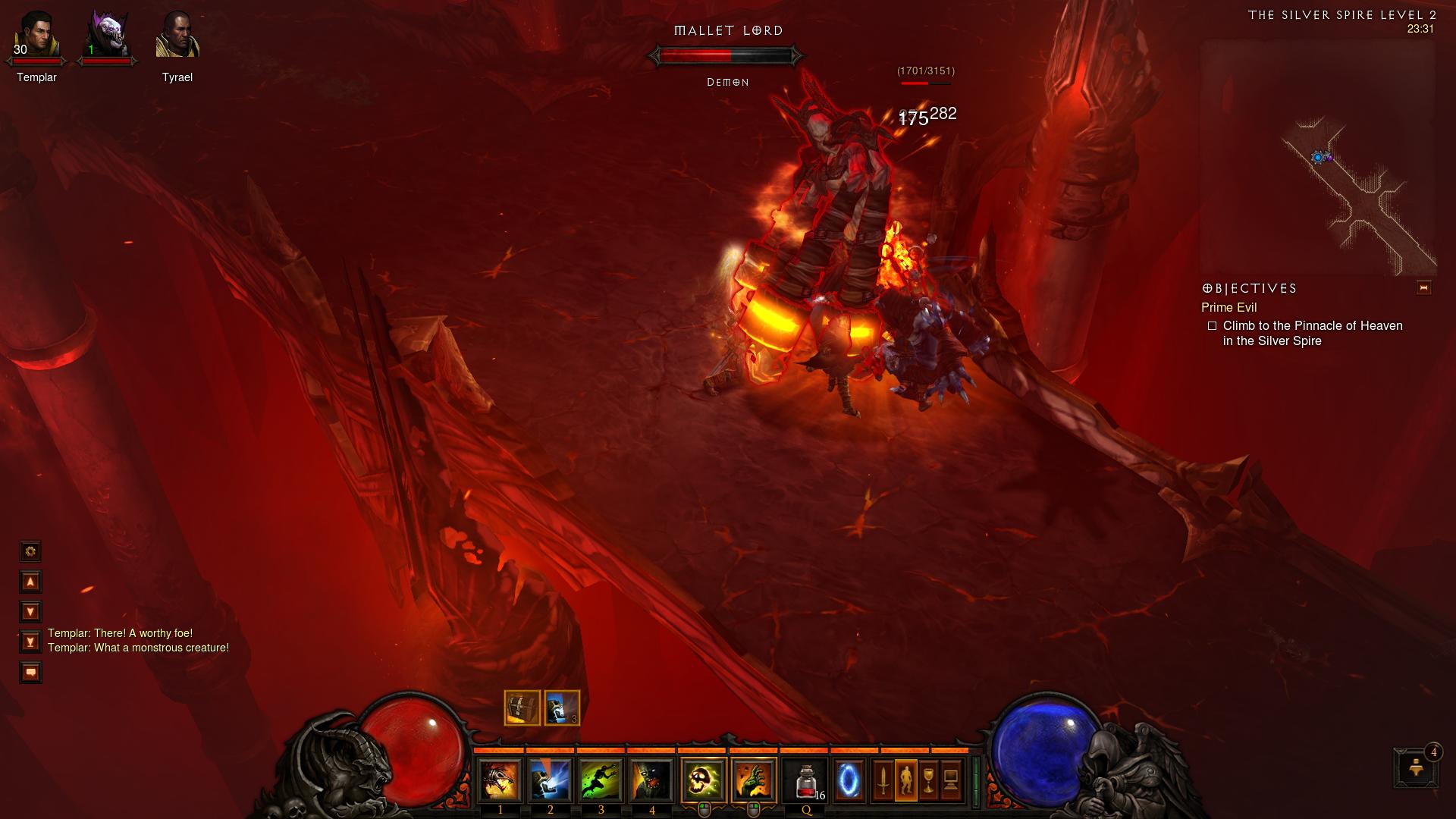Trigger the zombie face skill in slot 4
Screen dimensions: 1456x819
(651, 780)
